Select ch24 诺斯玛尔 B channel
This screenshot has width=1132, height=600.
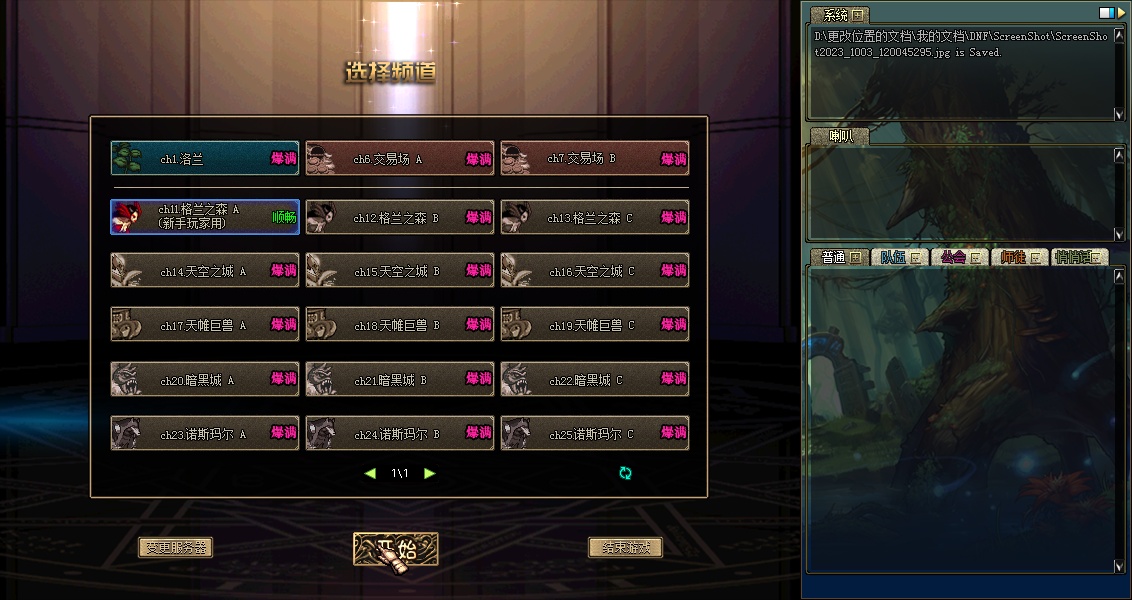click(399, 434)
